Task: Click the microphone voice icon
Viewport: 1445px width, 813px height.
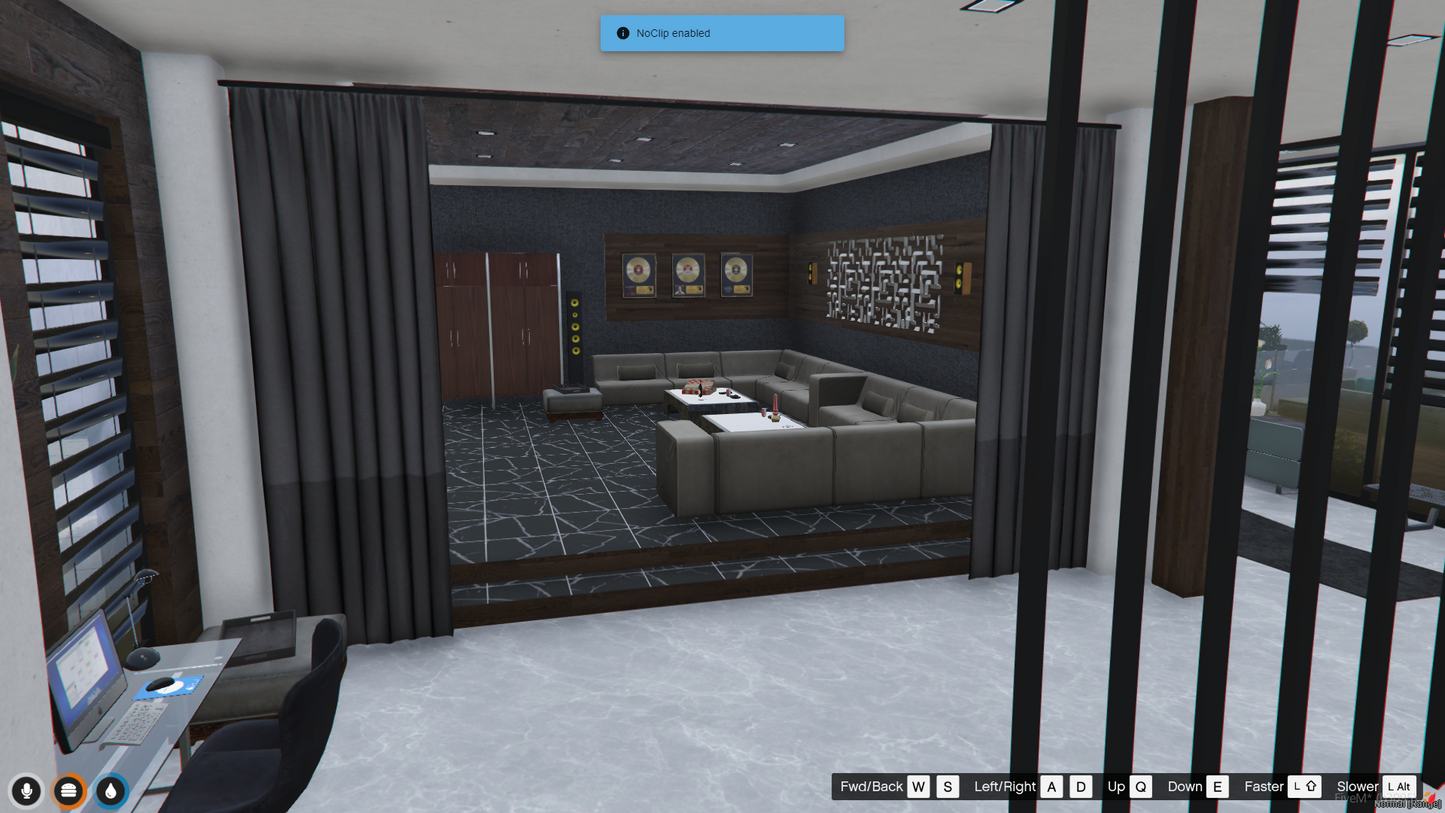Action: (x=27, y=791)
